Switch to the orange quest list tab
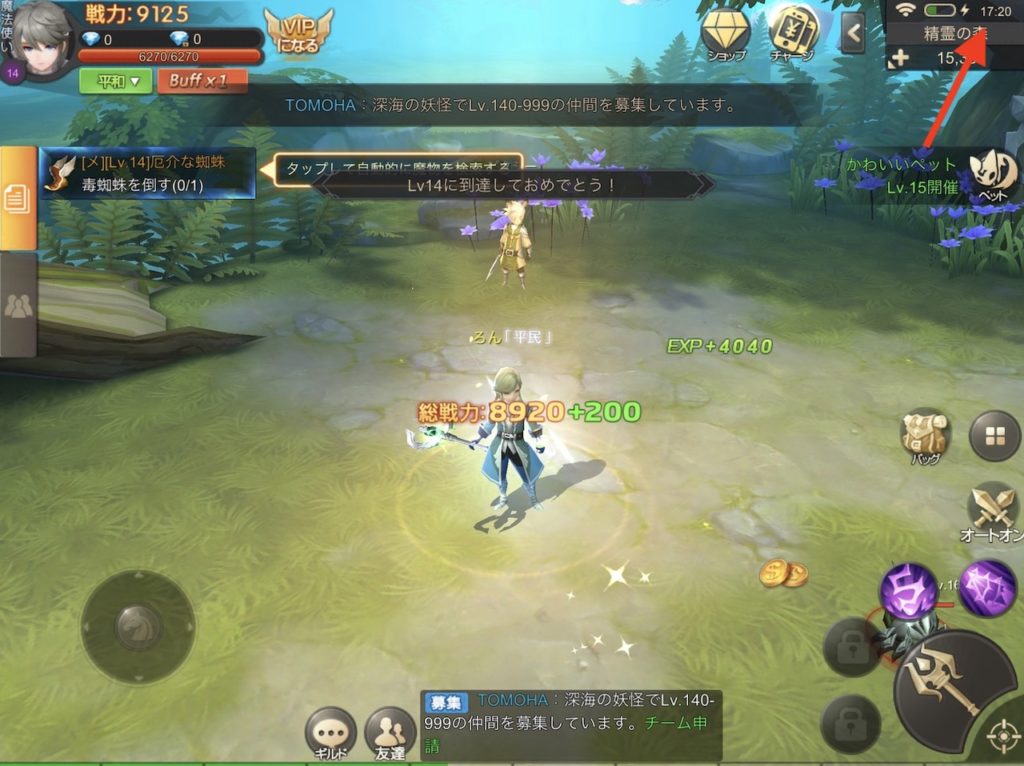 17,198
